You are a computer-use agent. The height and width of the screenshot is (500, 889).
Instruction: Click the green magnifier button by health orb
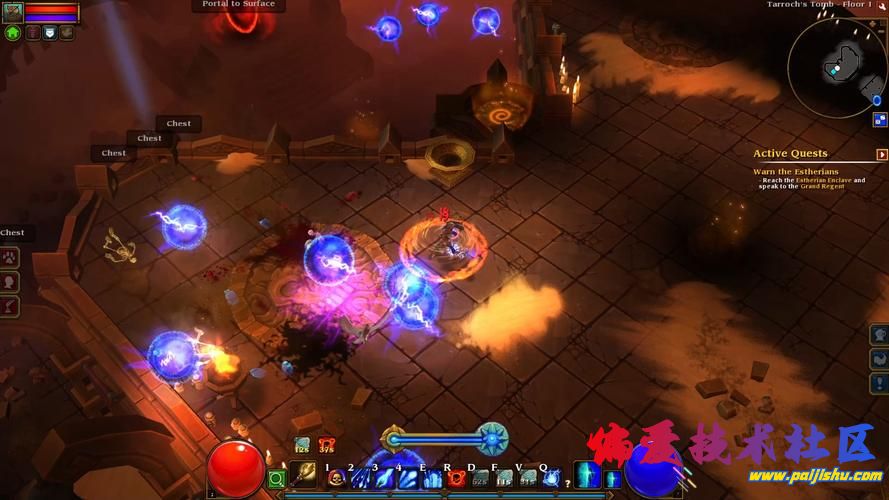(x=277, y=480)
